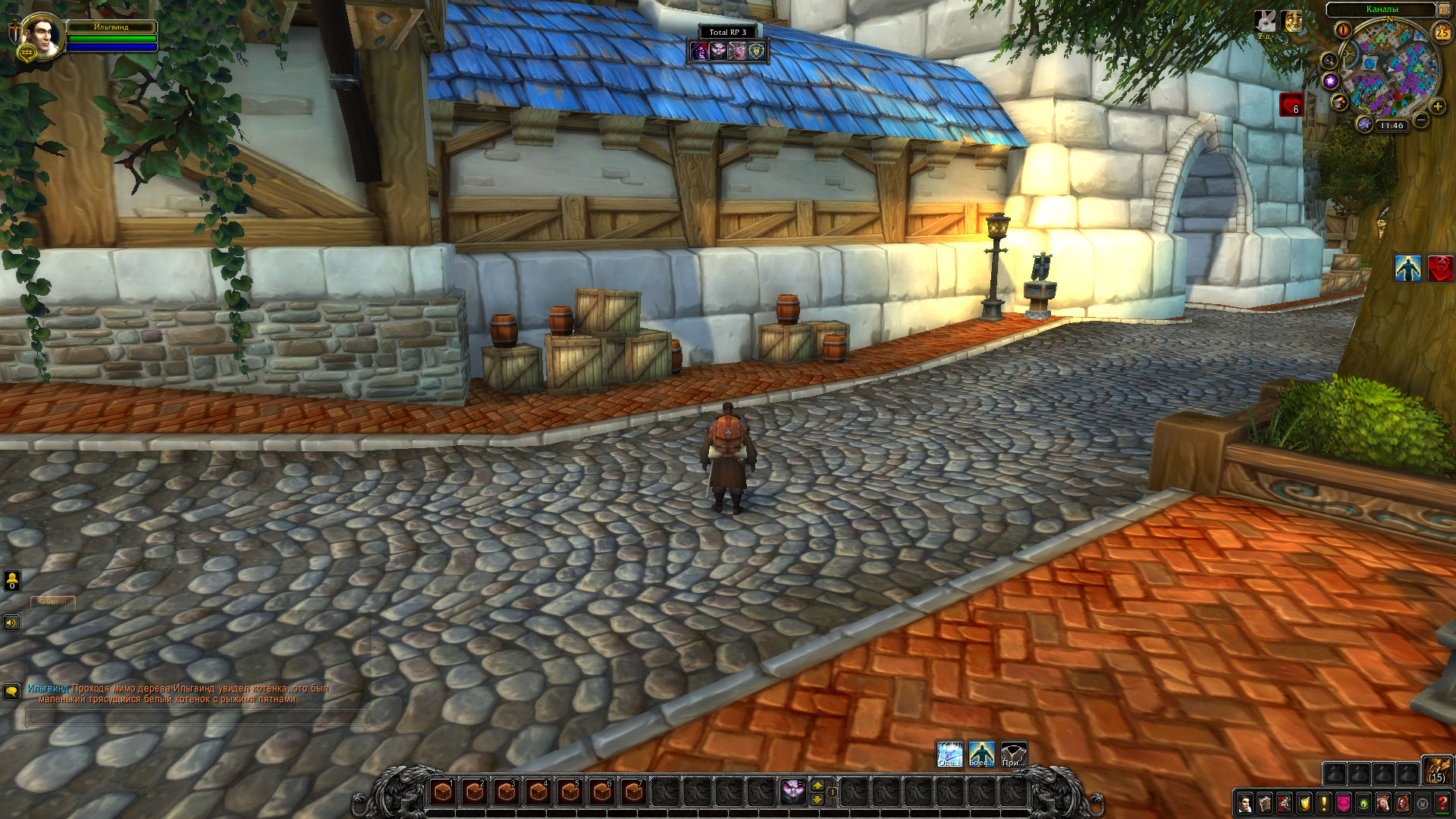Open the quest log exclamation button
Image resolution: width=1456 pixels, height=819 pixels.
(x=1324, y=803)
